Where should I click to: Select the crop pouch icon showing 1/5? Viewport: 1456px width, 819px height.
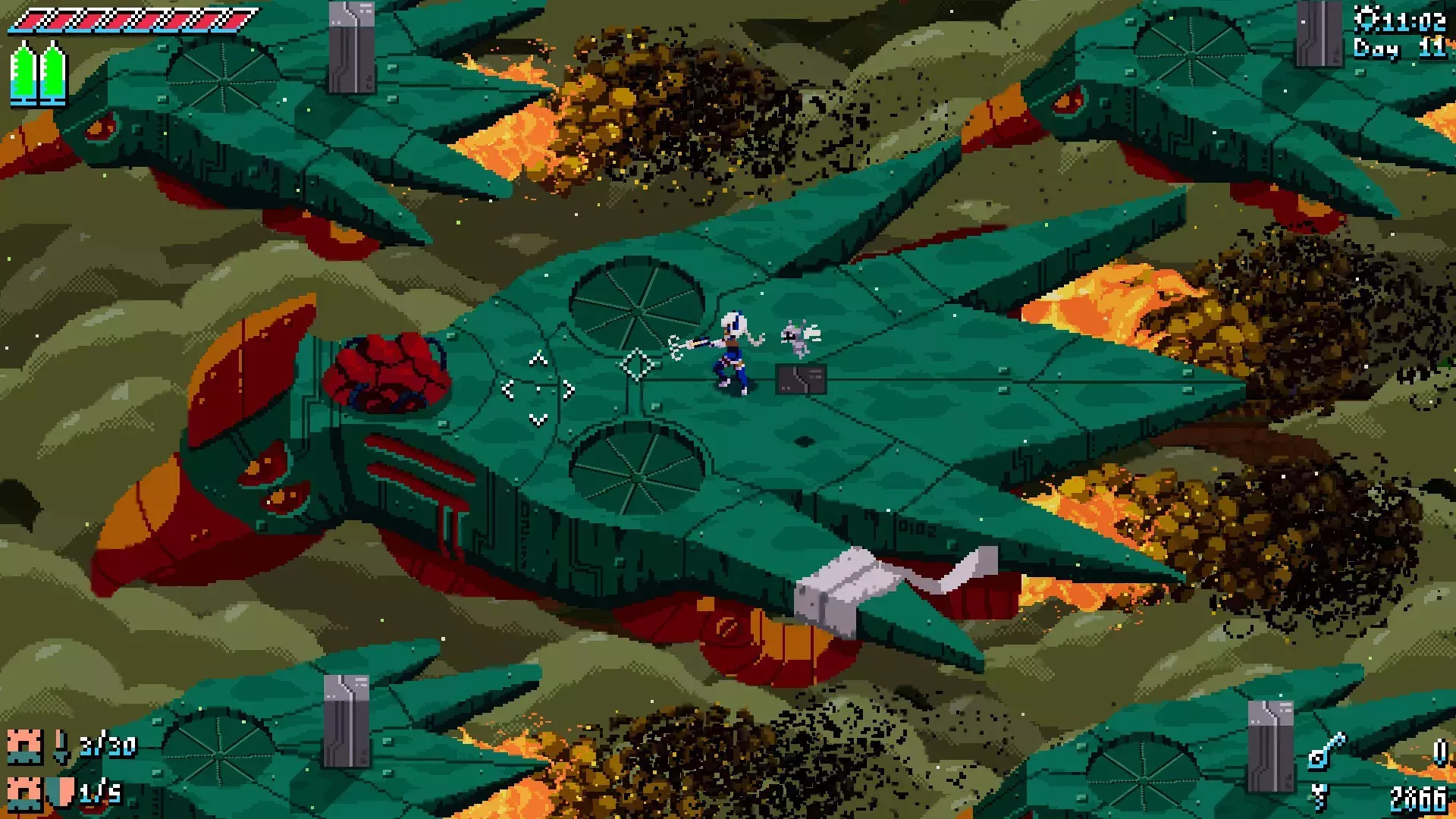[x=24, y=795]
